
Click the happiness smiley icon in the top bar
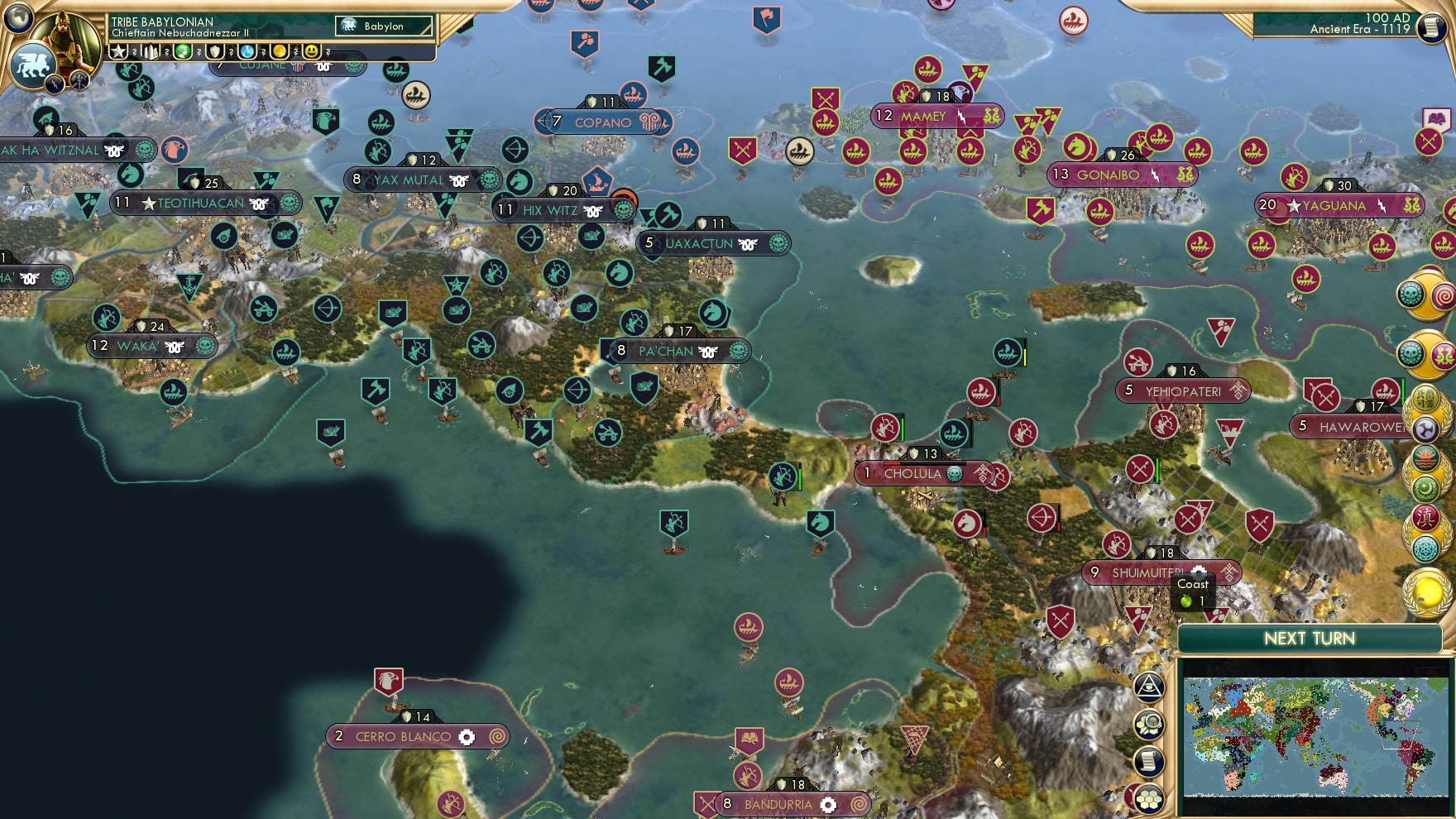tap(313, 51)
